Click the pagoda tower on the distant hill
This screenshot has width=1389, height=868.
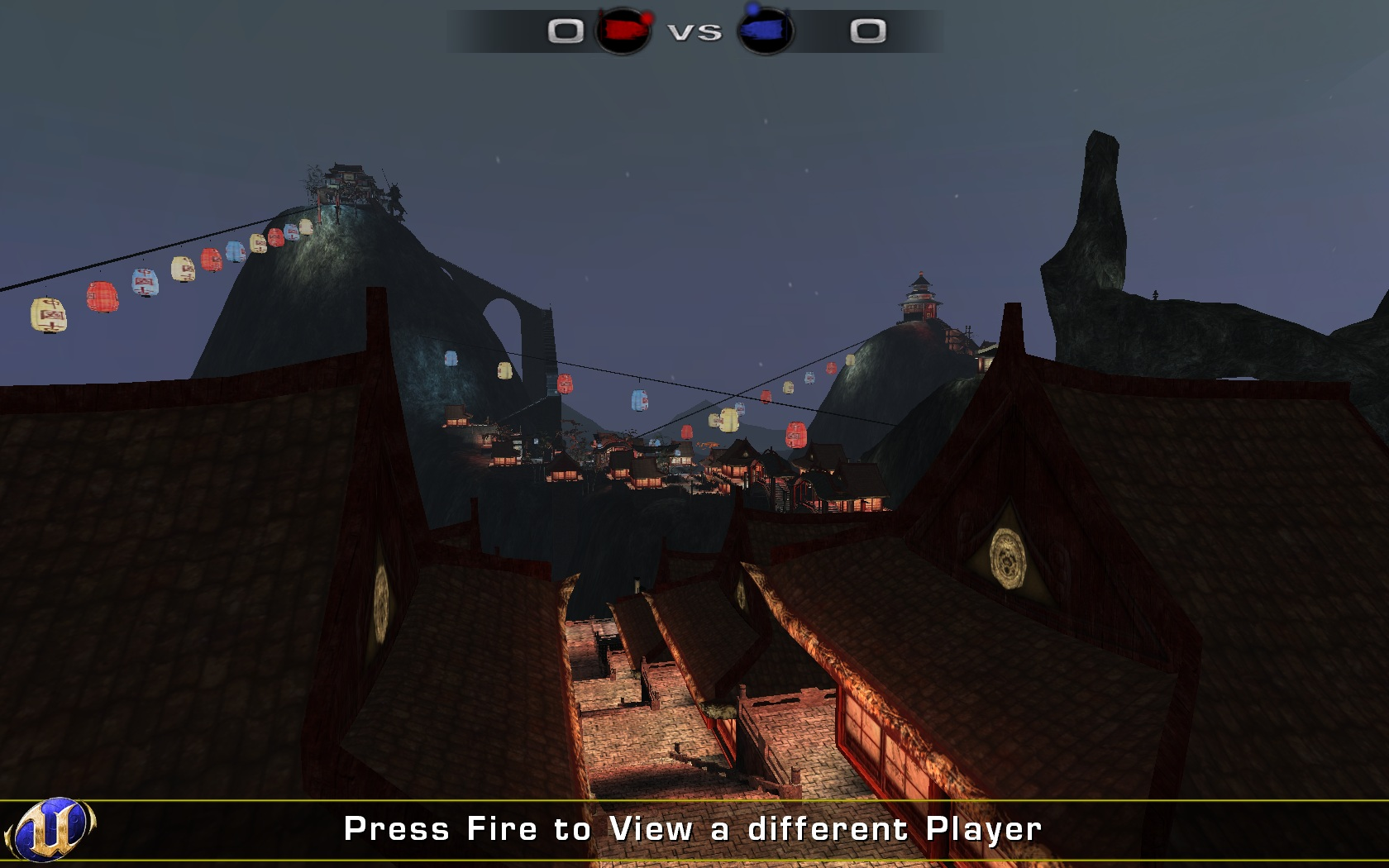[x=918, y=298]
